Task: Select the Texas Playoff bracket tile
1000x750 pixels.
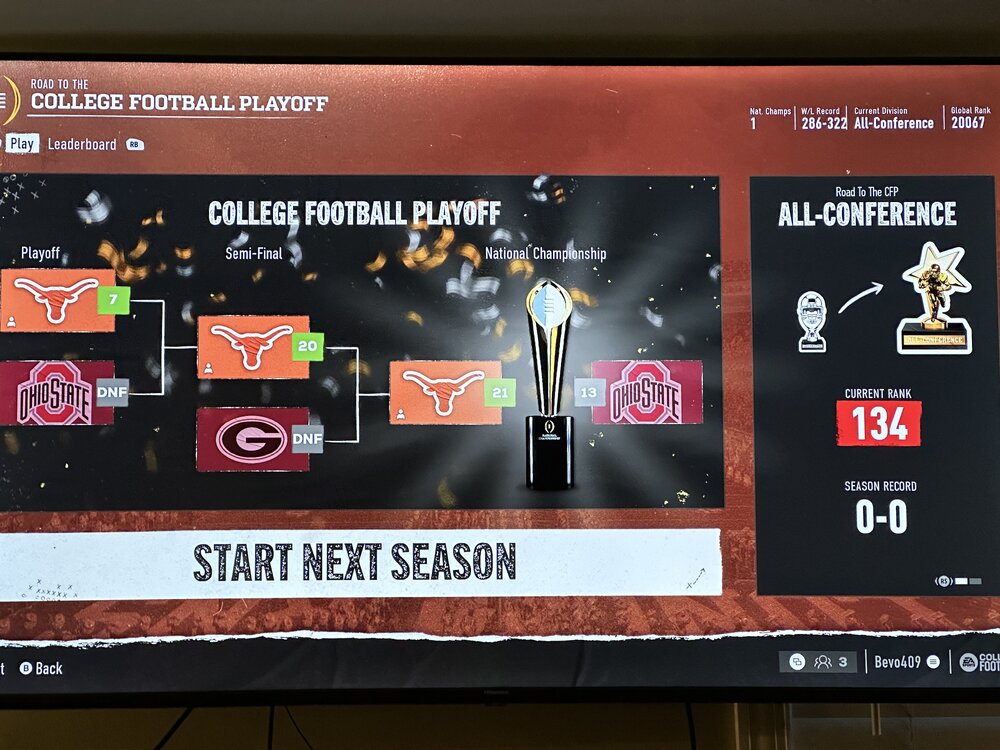Action: click(x=58, y=300)
